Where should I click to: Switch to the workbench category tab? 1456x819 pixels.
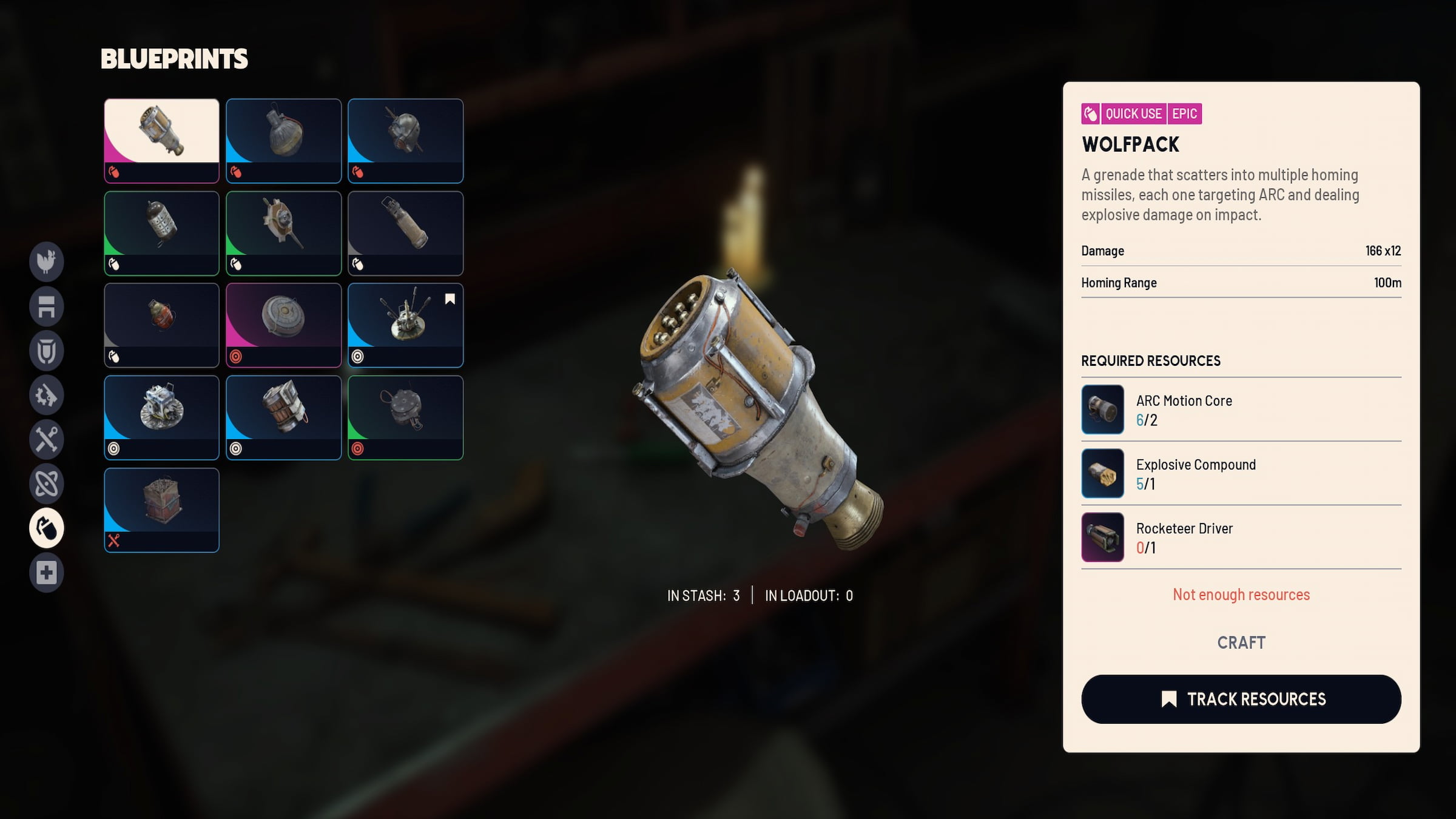(x=47, y=306)
